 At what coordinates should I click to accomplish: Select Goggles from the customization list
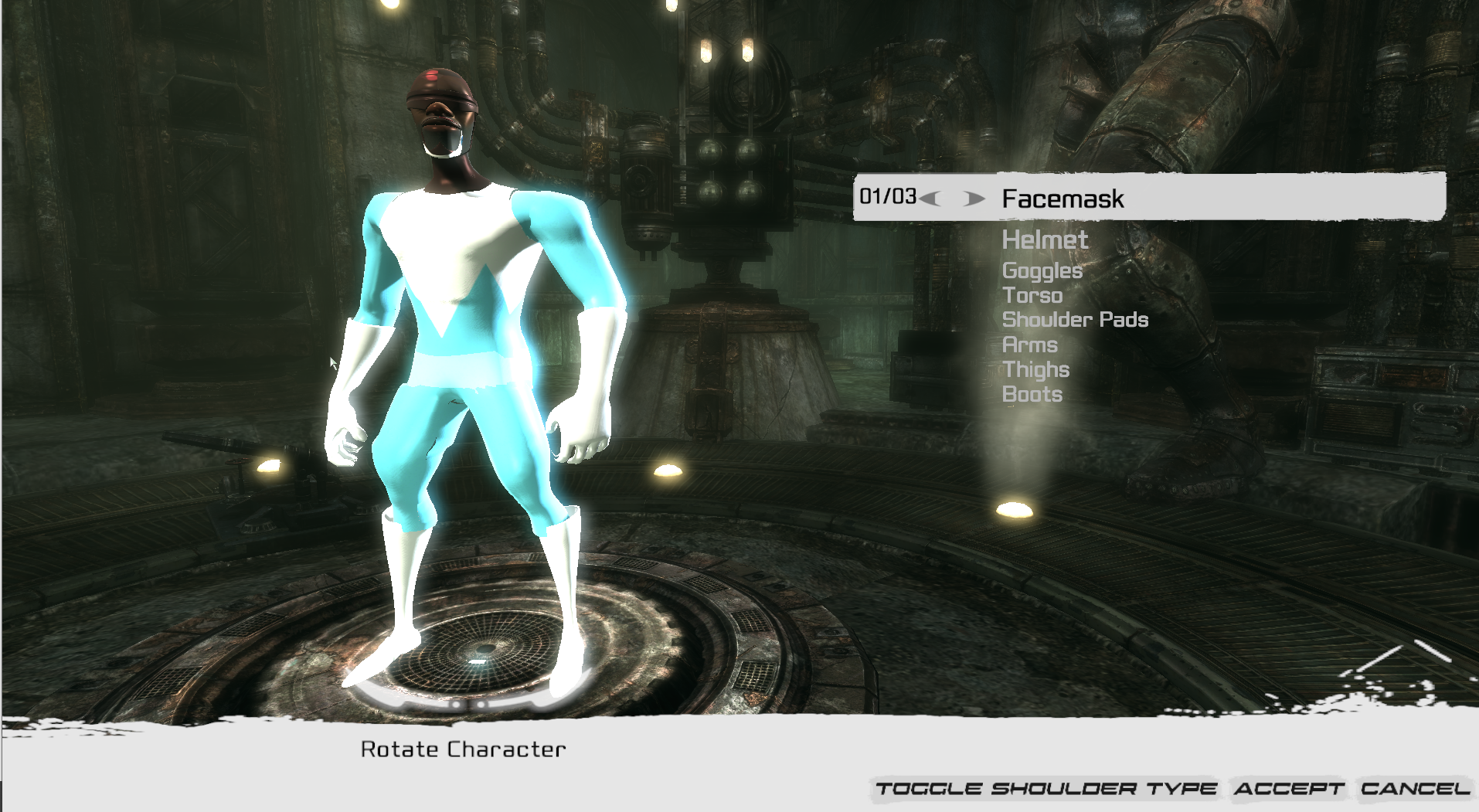pos(1042,271)
